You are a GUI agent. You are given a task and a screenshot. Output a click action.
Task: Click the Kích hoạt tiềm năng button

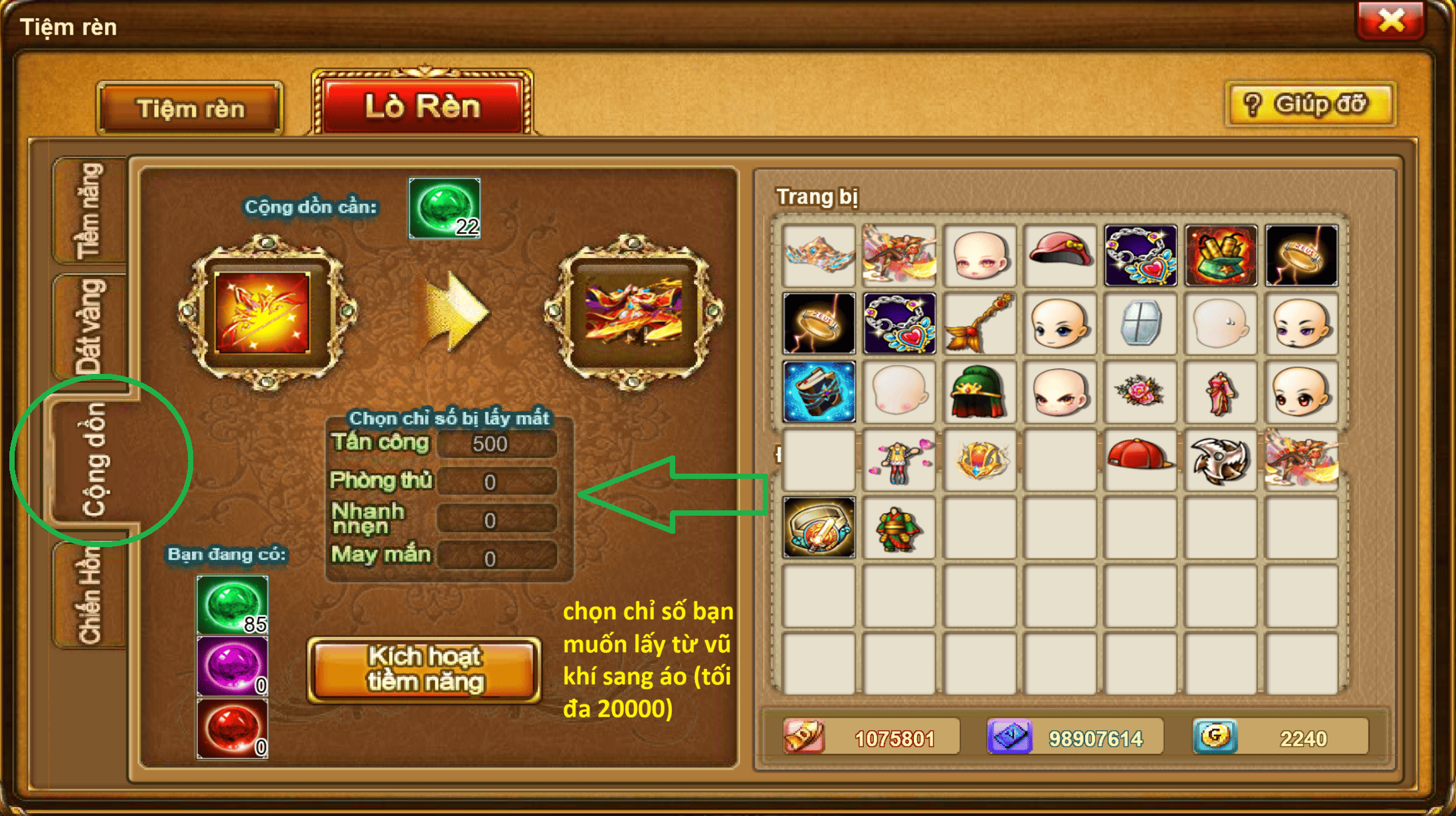coord(424,670)
